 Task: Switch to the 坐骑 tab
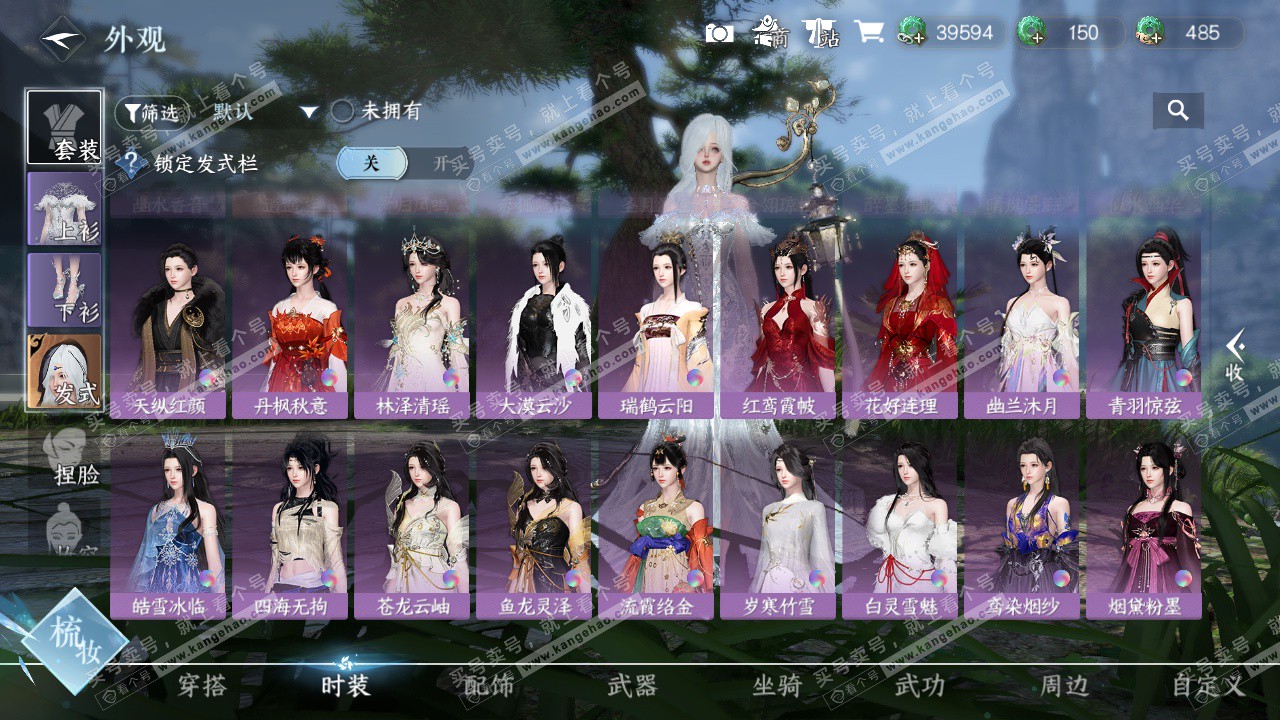[777, 686]
